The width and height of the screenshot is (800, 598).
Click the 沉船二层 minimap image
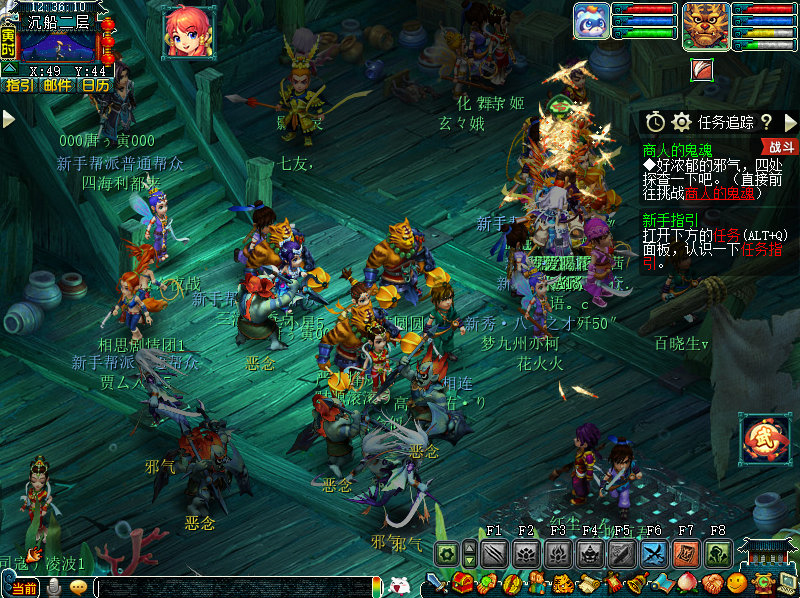pos(57,46)
